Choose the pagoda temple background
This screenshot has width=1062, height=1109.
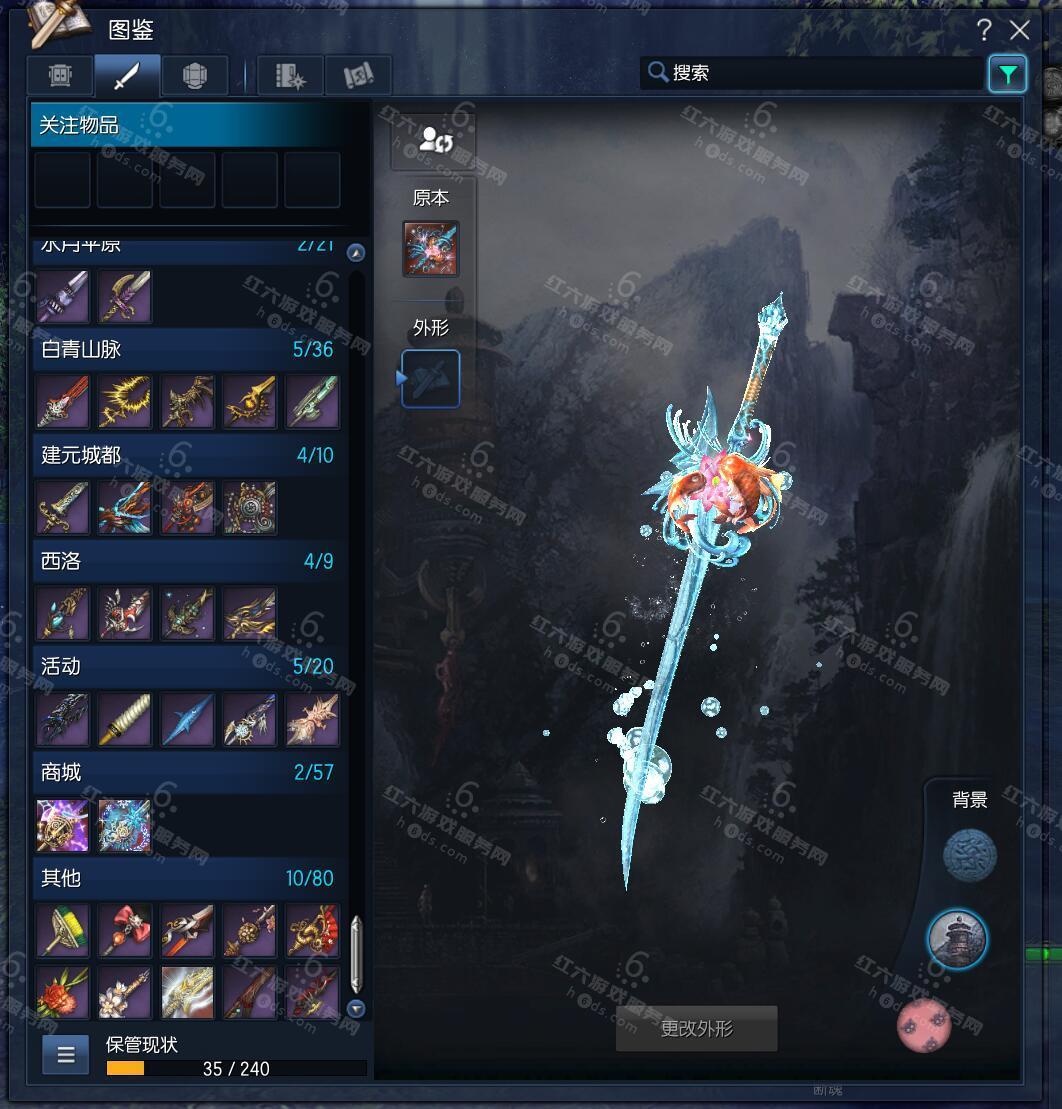pyautogui.click(x=957, y=939)
